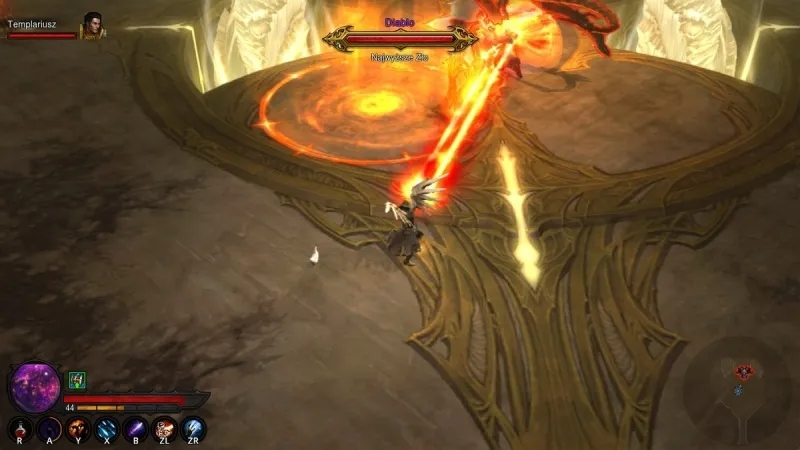Cast the blue falling shards skill
This screenshot has height=450, width=800.
pyautogui.click(x=107, y=430)
